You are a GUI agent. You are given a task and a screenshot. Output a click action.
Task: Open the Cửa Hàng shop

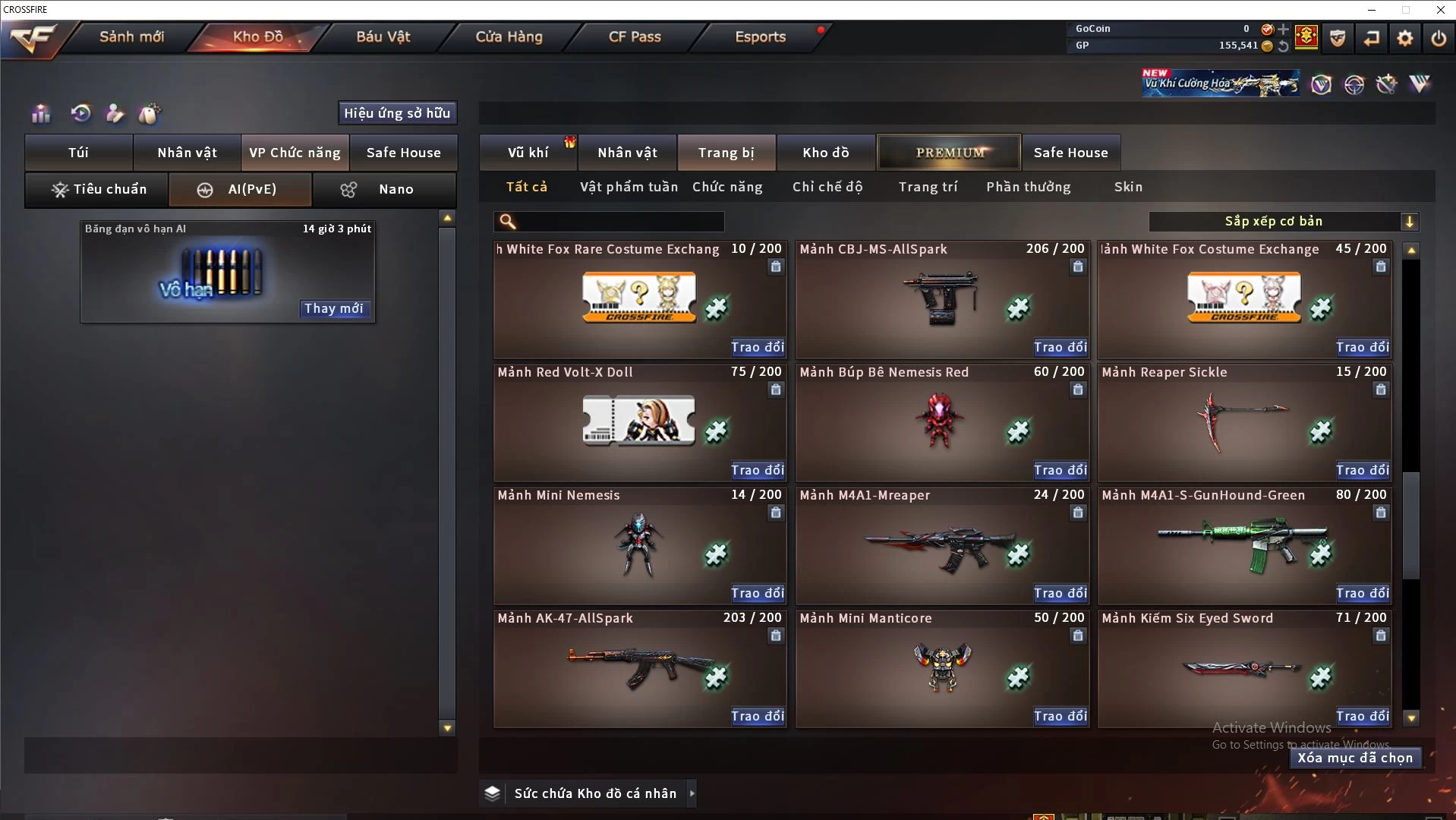509,36
